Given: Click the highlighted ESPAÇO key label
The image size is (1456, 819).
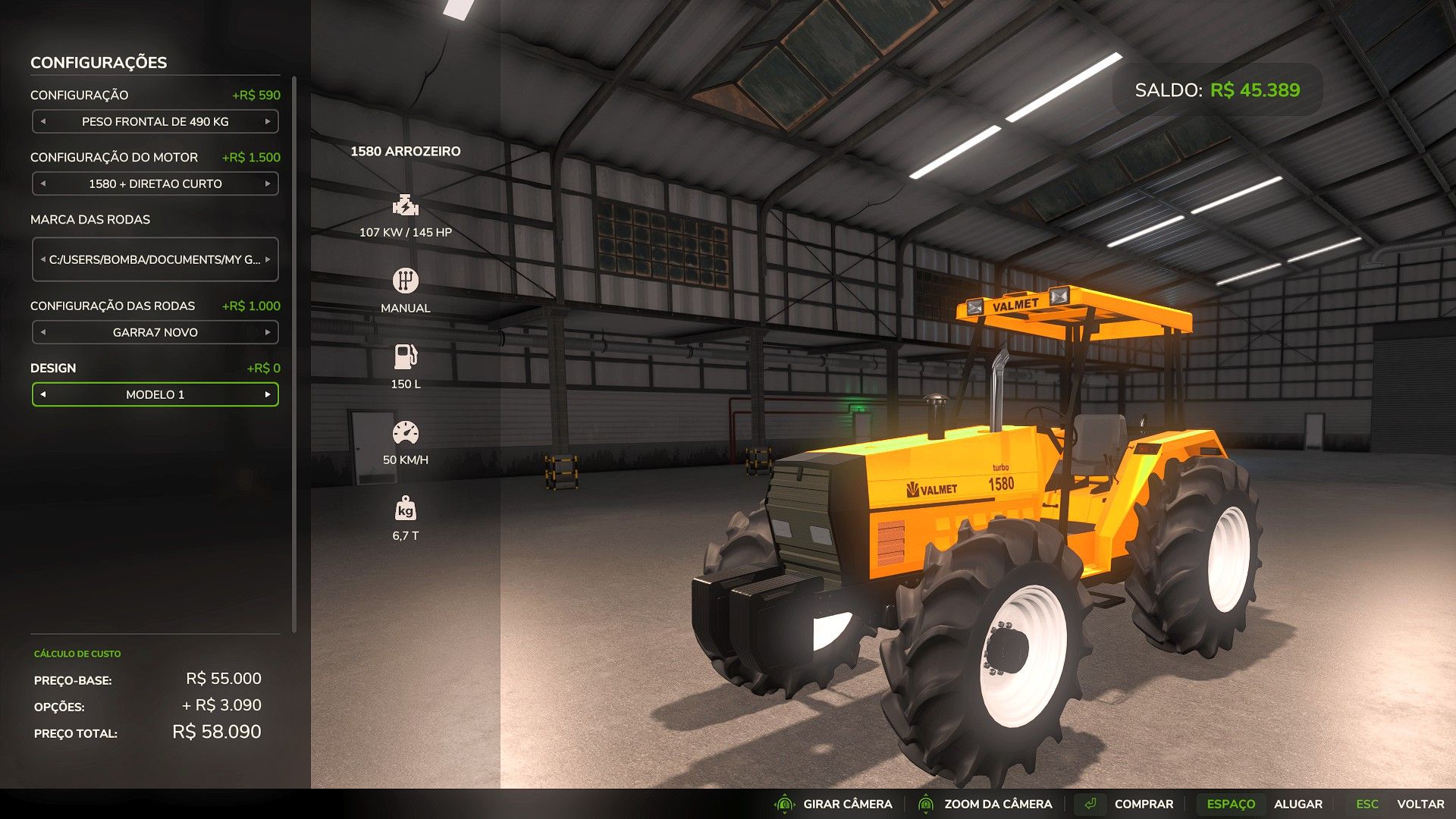Looking at the screenshot, I should pos(1232,804).
